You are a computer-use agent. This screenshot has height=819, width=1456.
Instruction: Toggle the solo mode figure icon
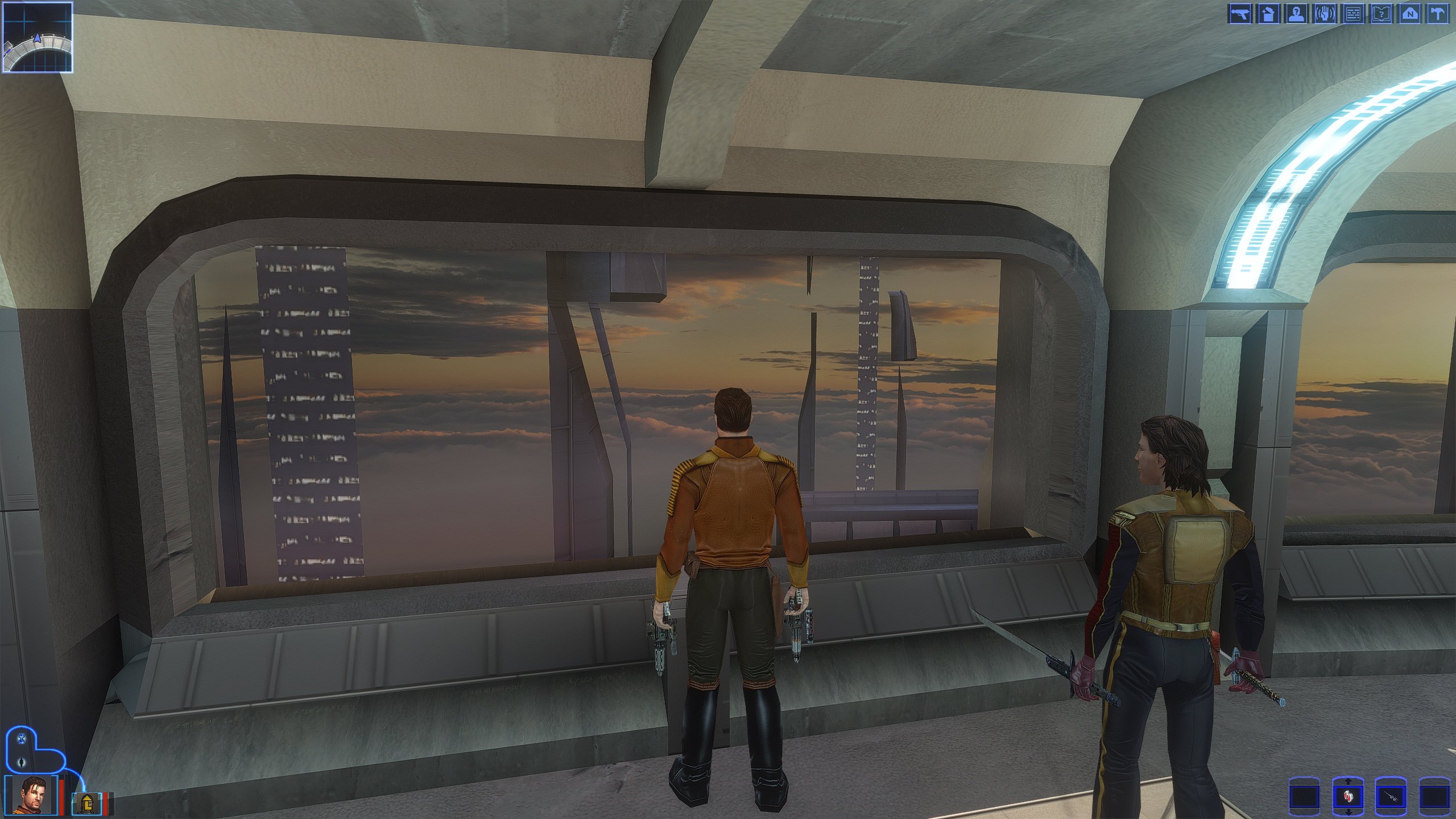[x=22, y=762]
